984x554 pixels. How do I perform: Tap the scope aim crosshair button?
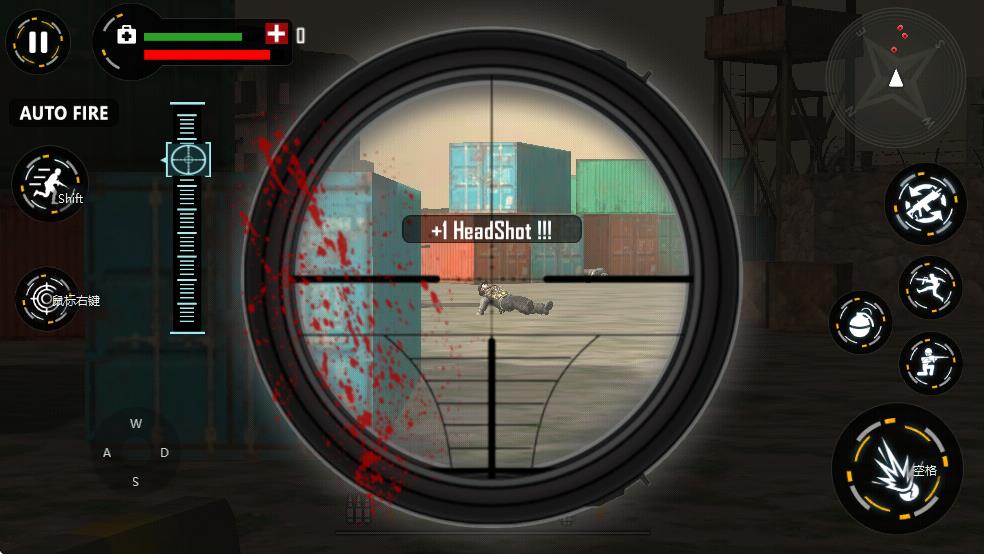tap(46, 298)
